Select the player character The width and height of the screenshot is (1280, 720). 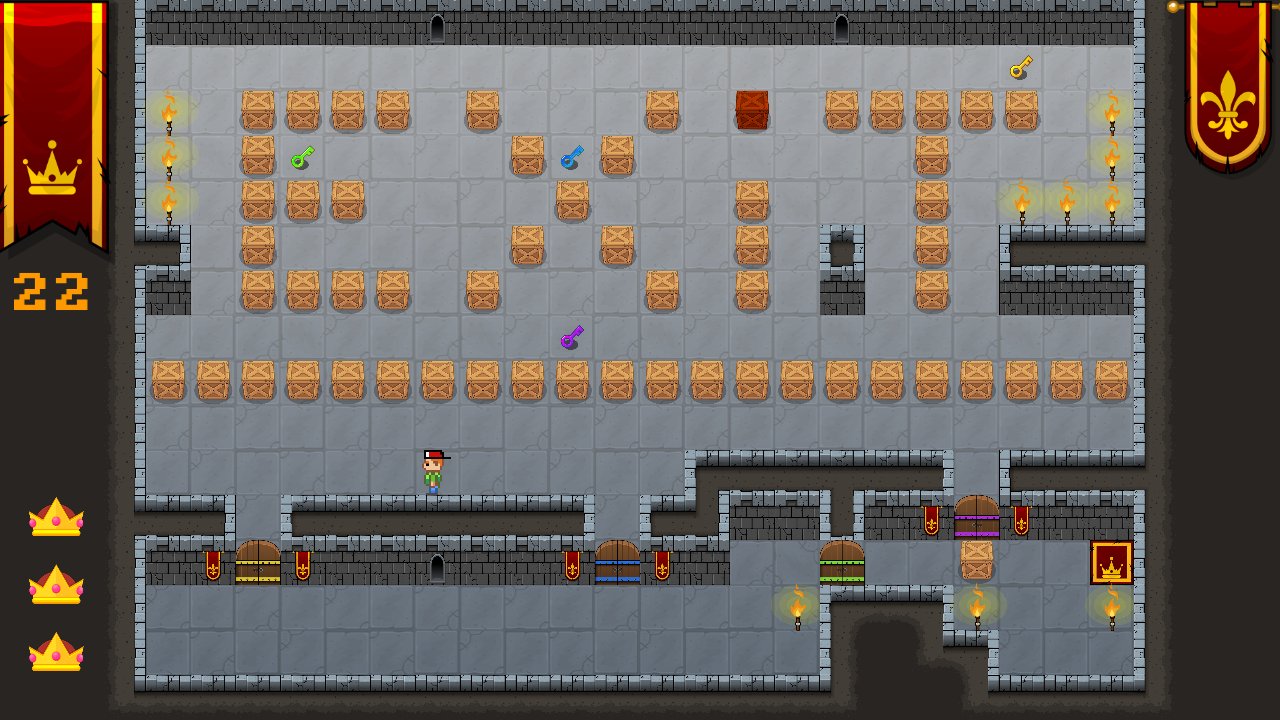(x=434, y=469)
